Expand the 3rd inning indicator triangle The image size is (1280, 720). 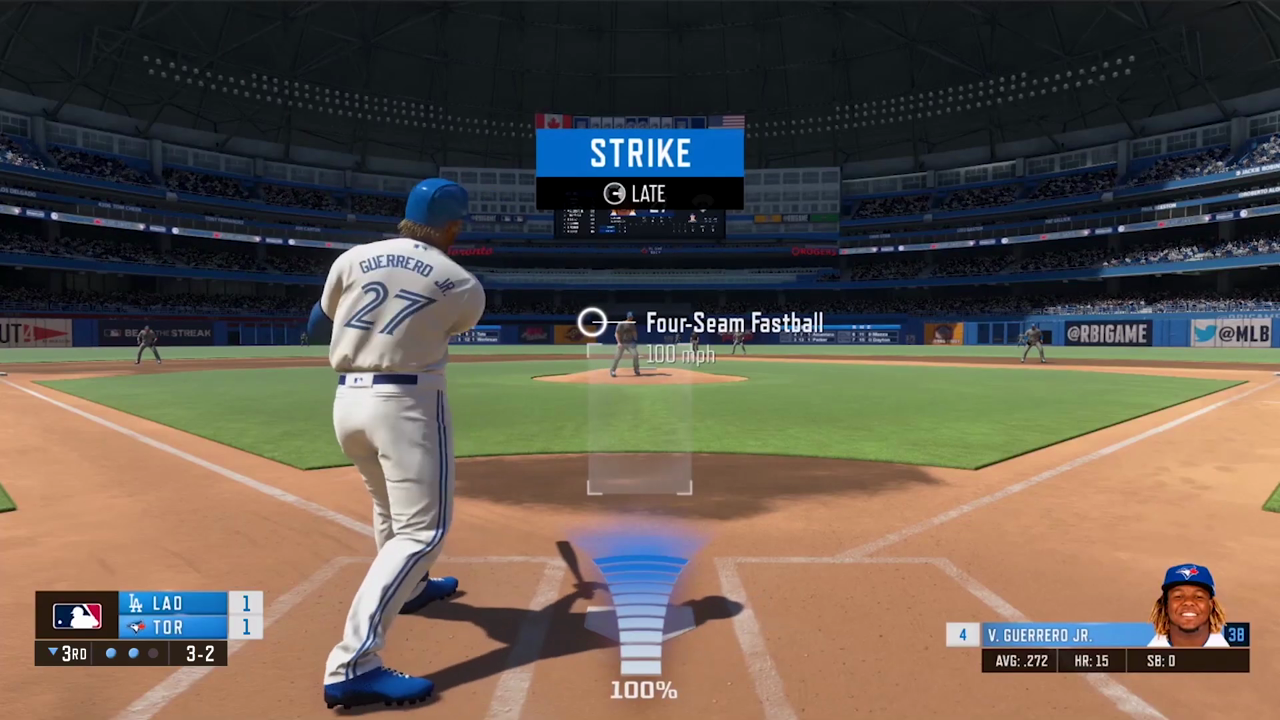pos(52,653)
